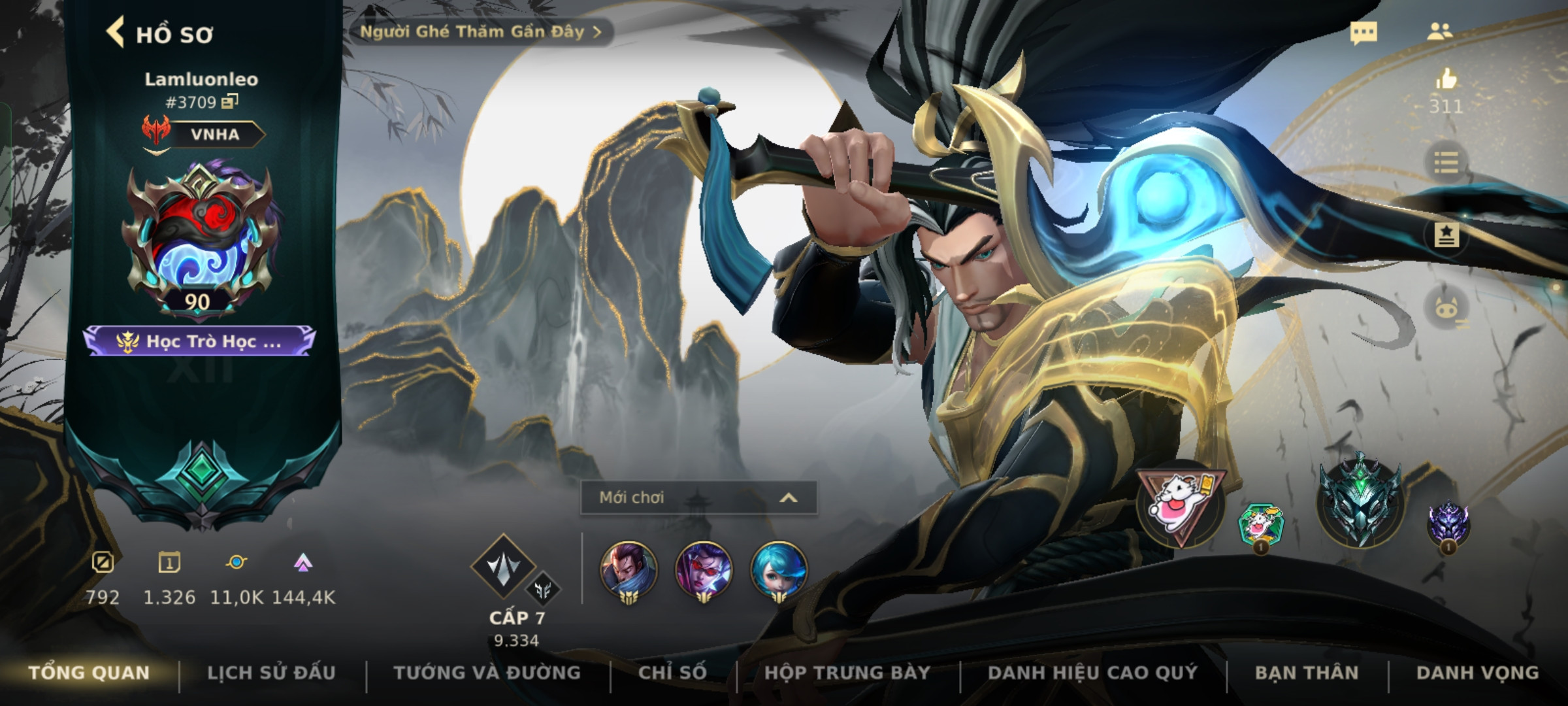Open the Bạn Thân tab
This screenshot has width=1568, height=706.
click(1307, 673)
